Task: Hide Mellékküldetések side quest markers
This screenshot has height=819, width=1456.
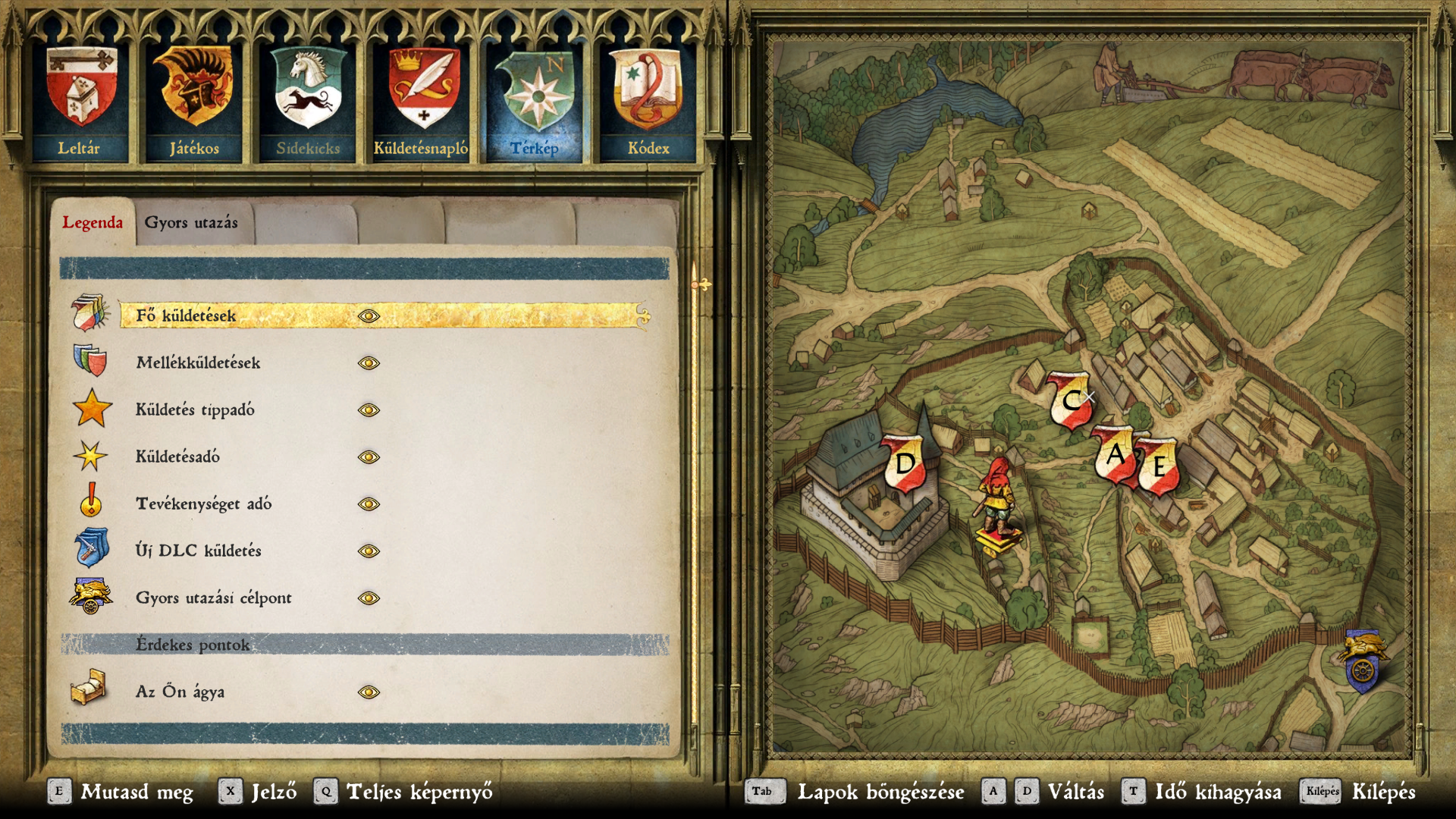Action: point(369,363)
